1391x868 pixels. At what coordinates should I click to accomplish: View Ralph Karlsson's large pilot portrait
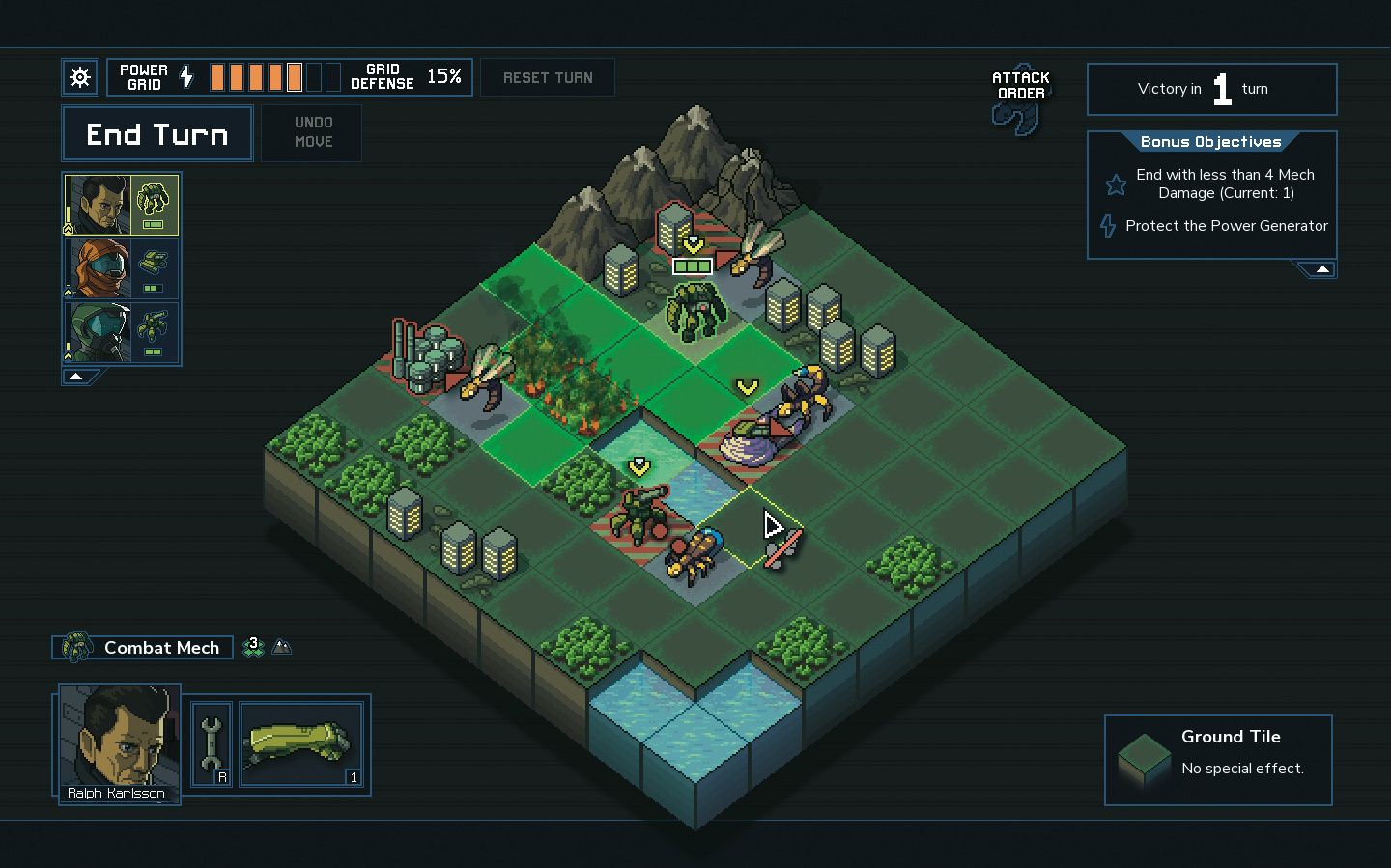pos(120,738)
